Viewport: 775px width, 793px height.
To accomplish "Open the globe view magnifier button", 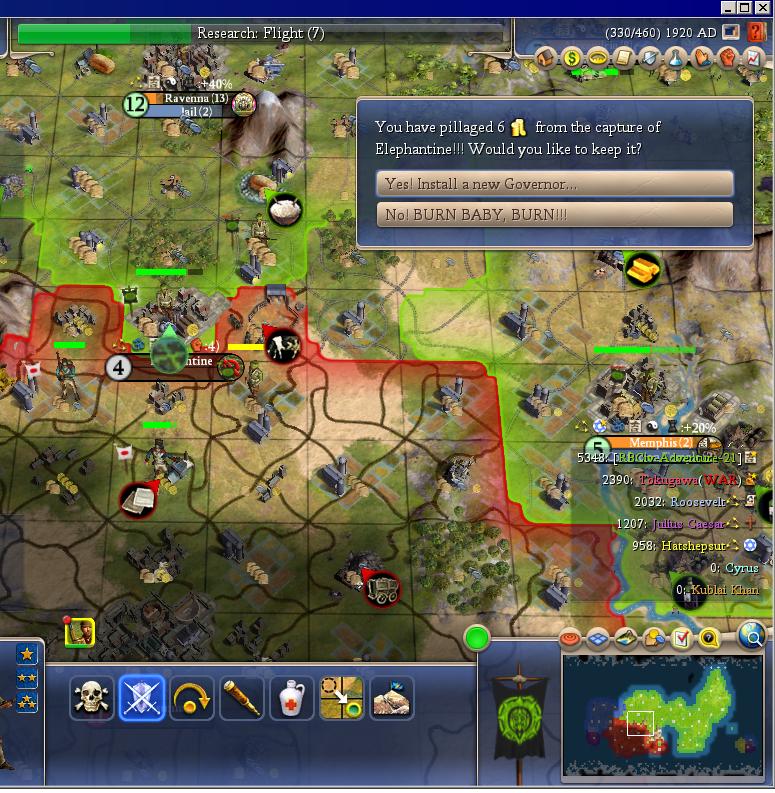I will click(x=752, y=635).
